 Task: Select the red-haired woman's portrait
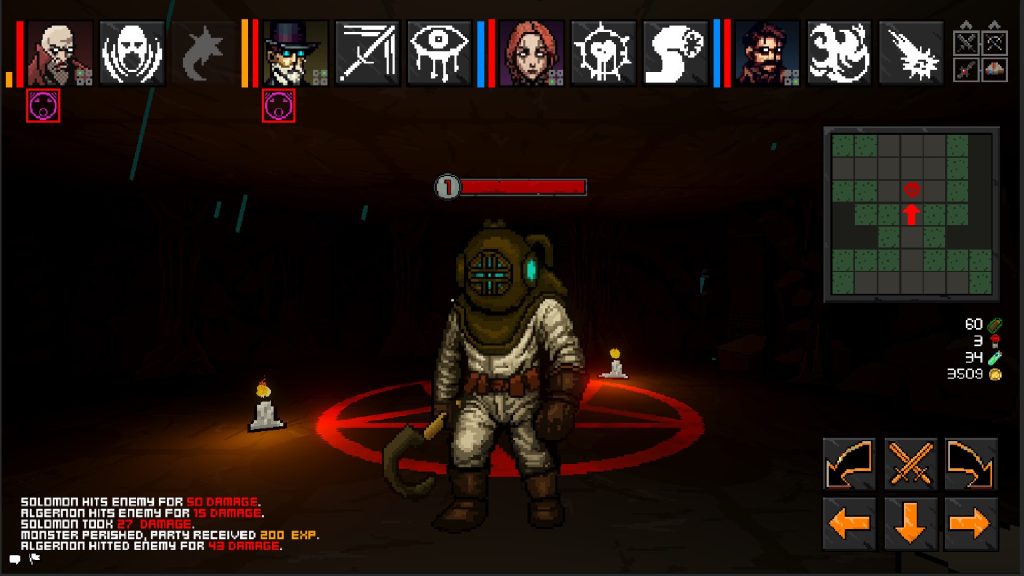(531, 53)
